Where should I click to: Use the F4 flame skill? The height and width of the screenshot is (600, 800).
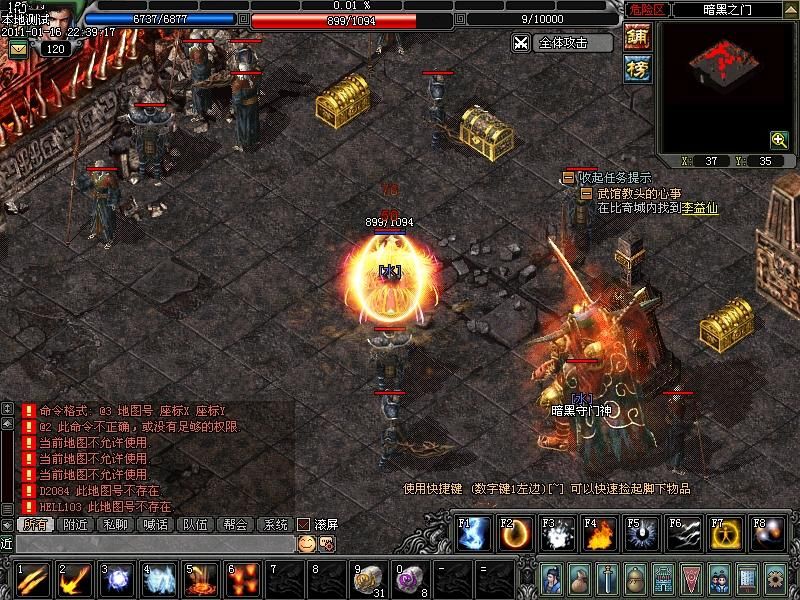pos(599,535)
